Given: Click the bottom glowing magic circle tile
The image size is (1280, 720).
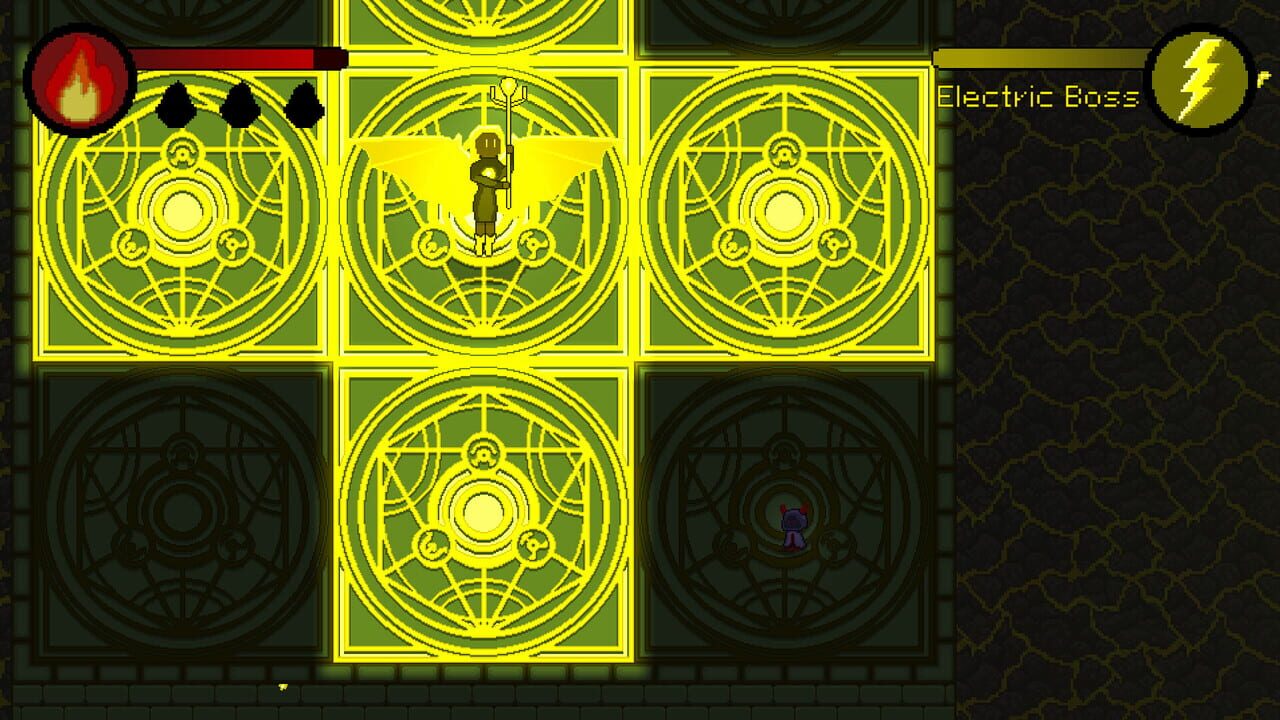Looking at the screenshot, I should pos(487,510).
